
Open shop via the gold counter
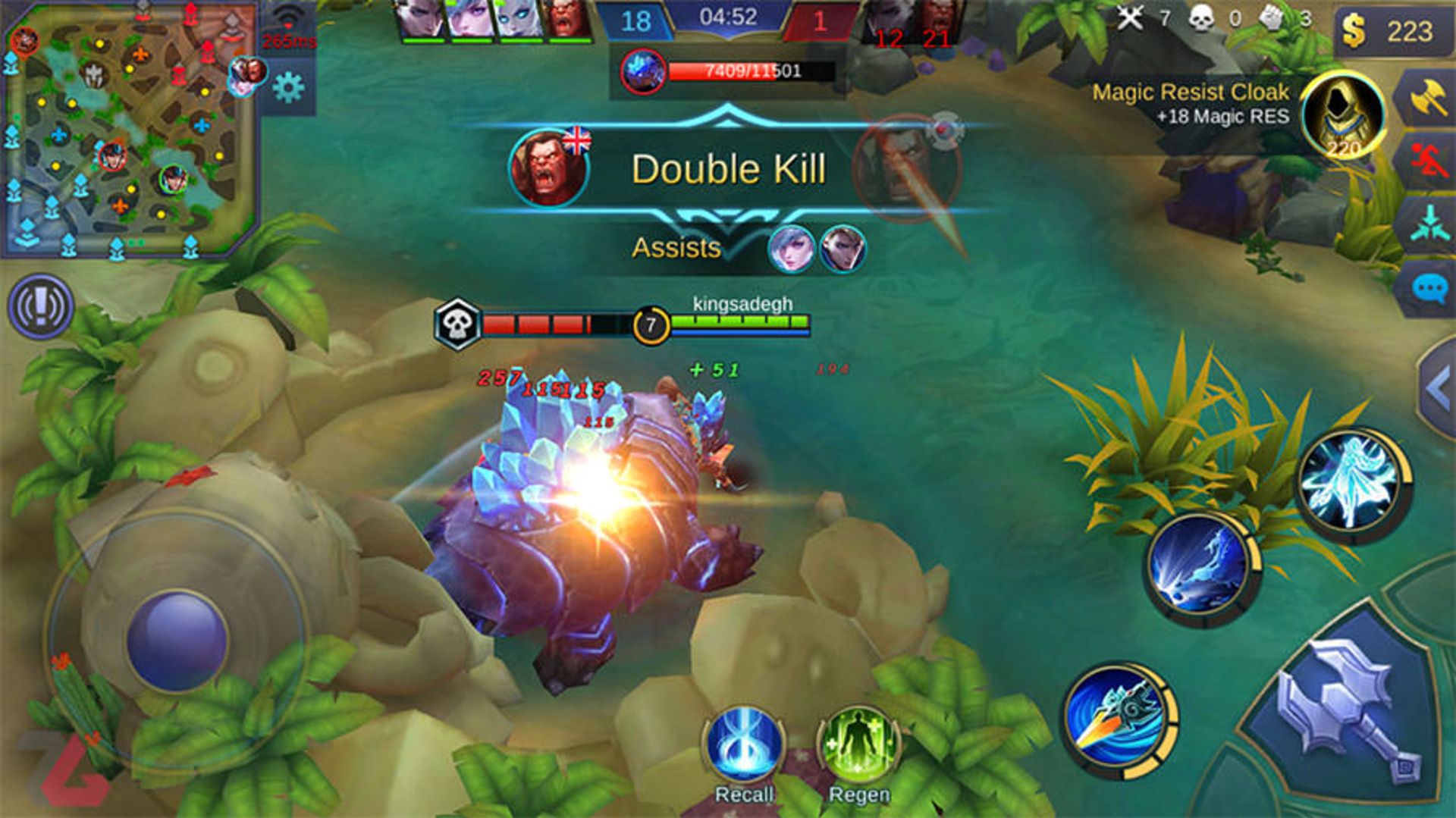pos(1389,32)
